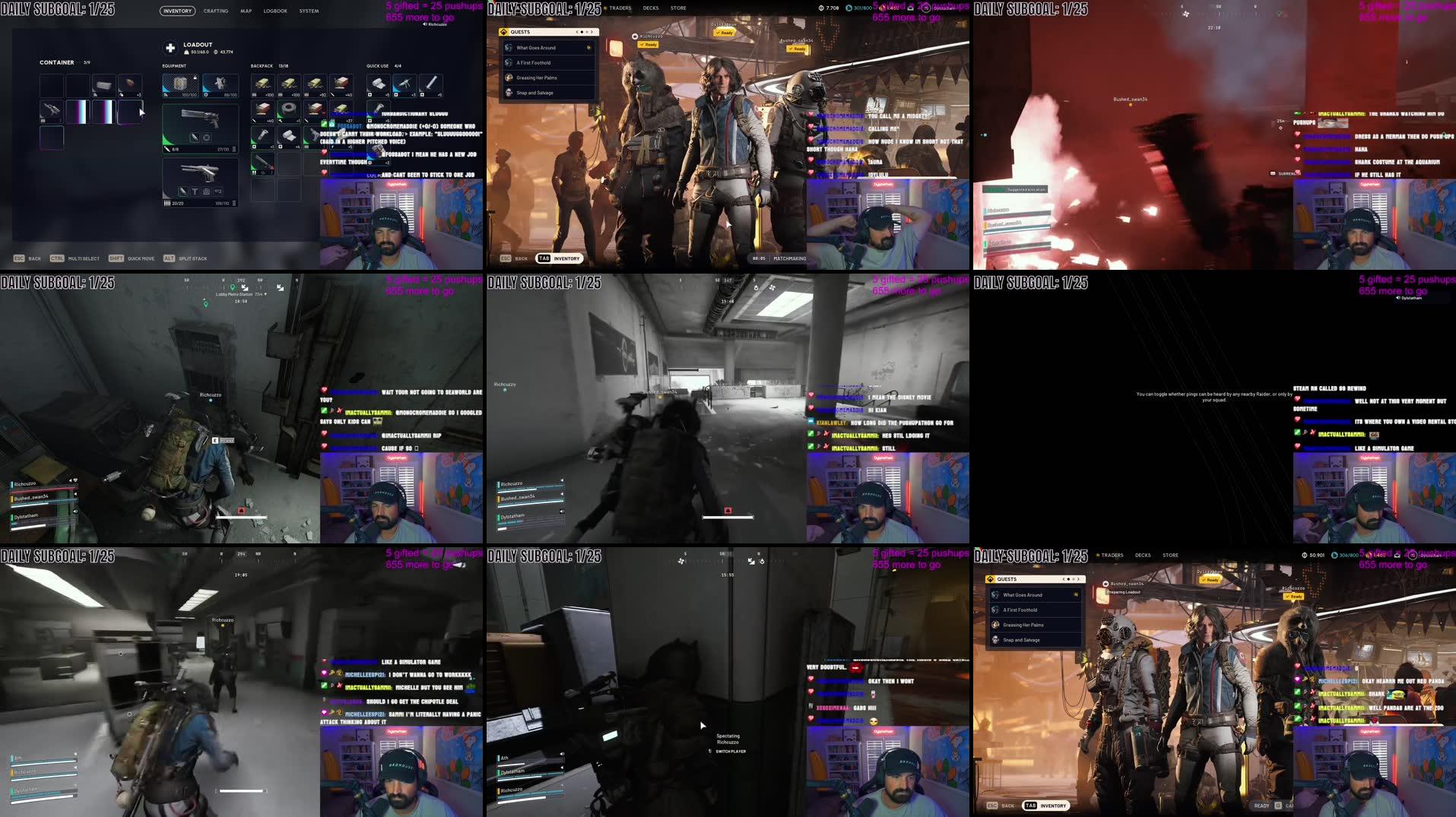
Task: Select the Snap and Salvage quest icon
Action: (x=509, y=93)
